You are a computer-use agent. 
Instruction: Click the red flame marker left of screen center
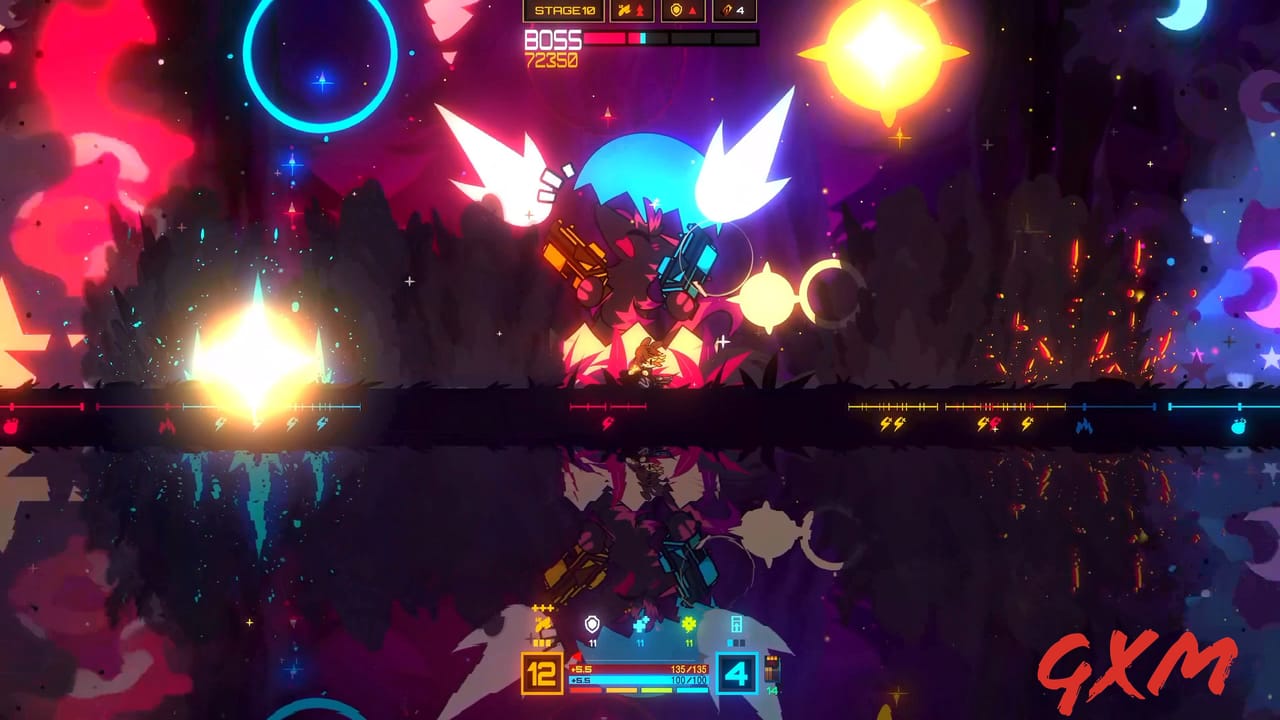click(x=167, y=426)
